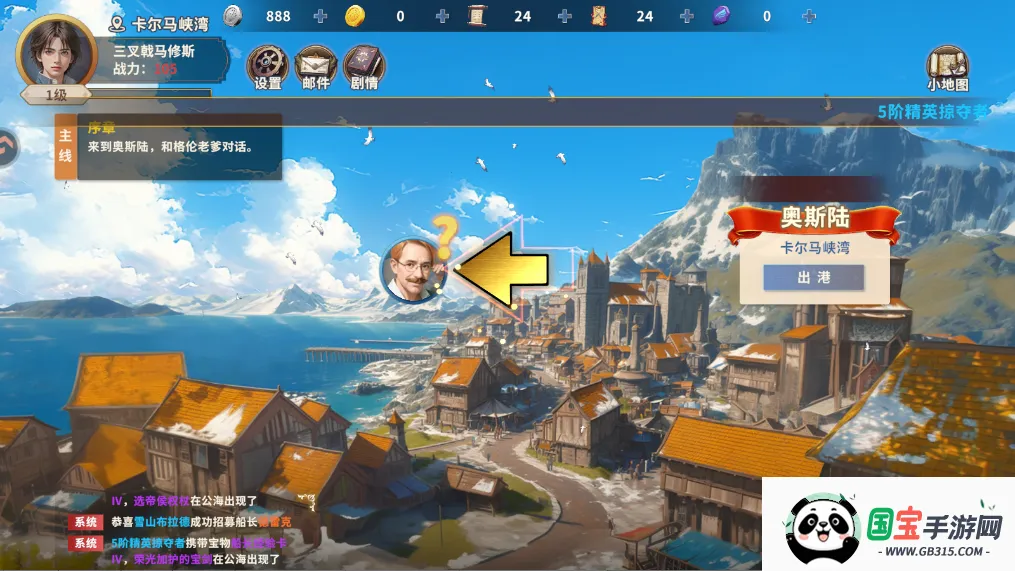
Task: Click the 出港 leave port button
Action: (813, 277)
